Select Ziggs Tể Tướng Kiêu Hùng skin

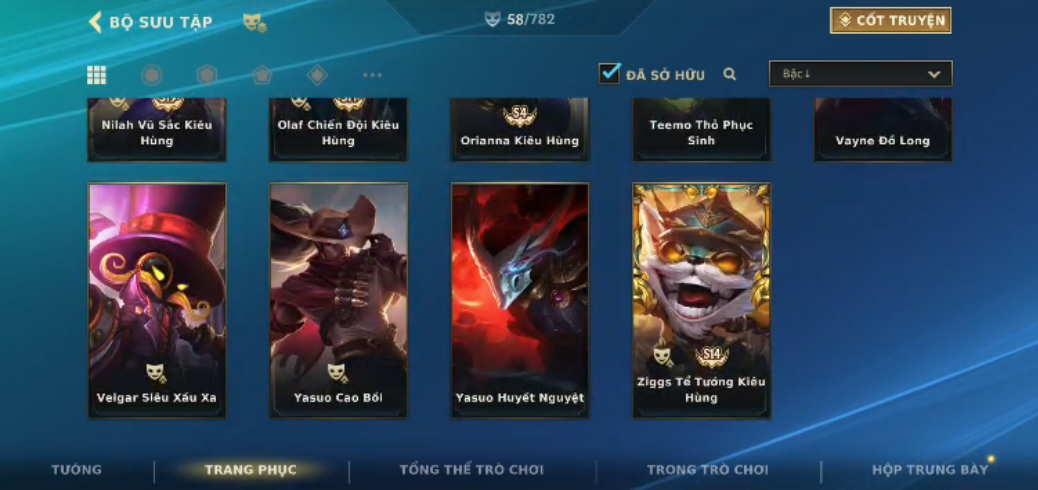click(701, 300)
